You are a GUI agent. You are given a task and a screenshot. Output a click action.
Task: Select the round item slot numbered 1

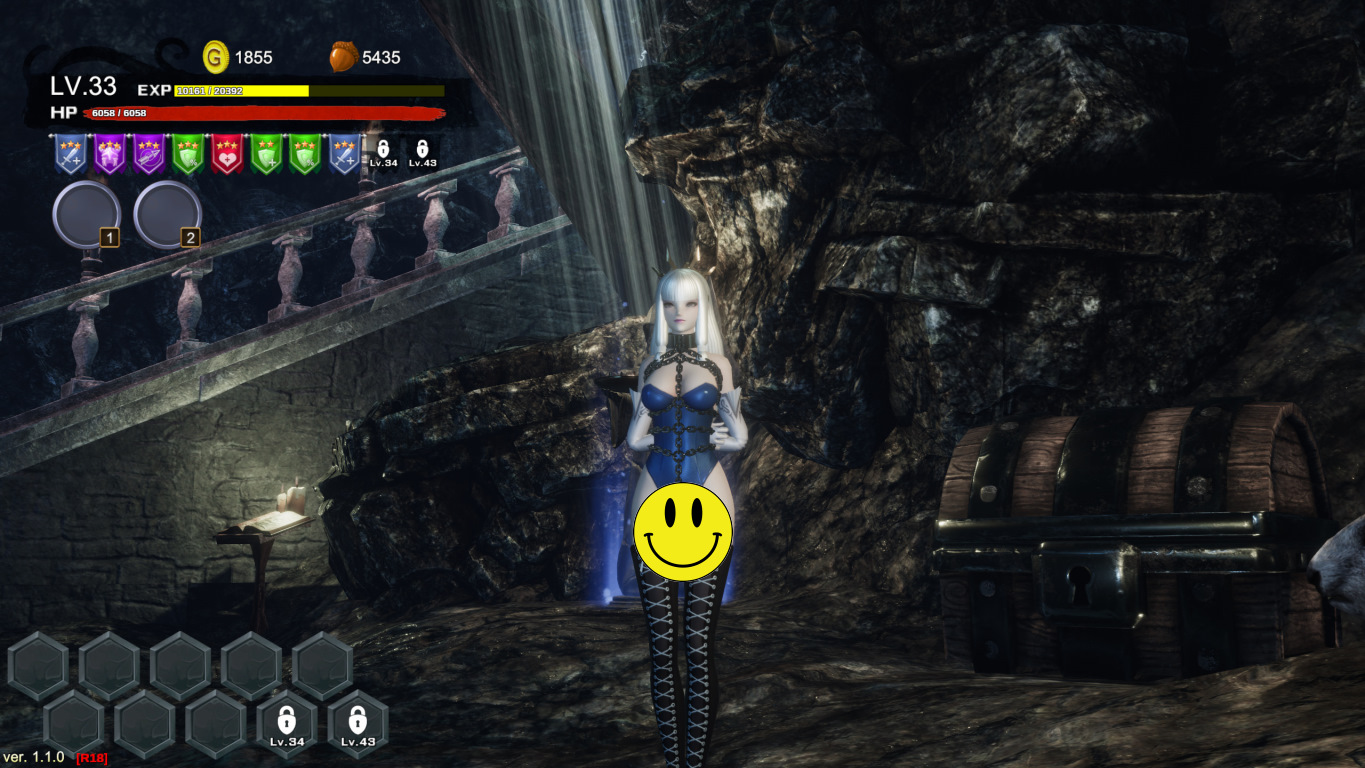[86, 214]
